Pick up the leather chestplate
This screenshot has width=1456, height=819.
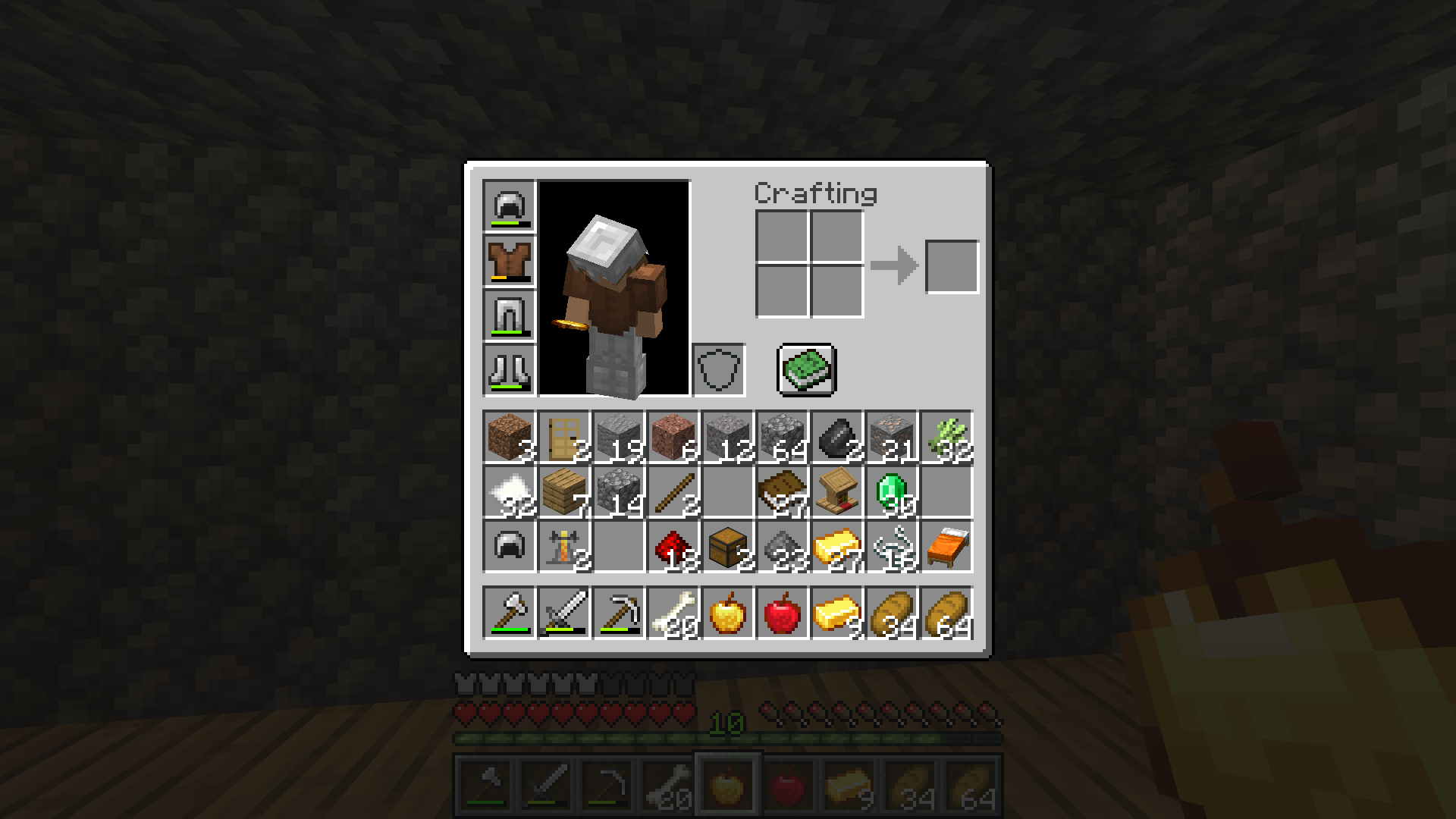point(509,260)
